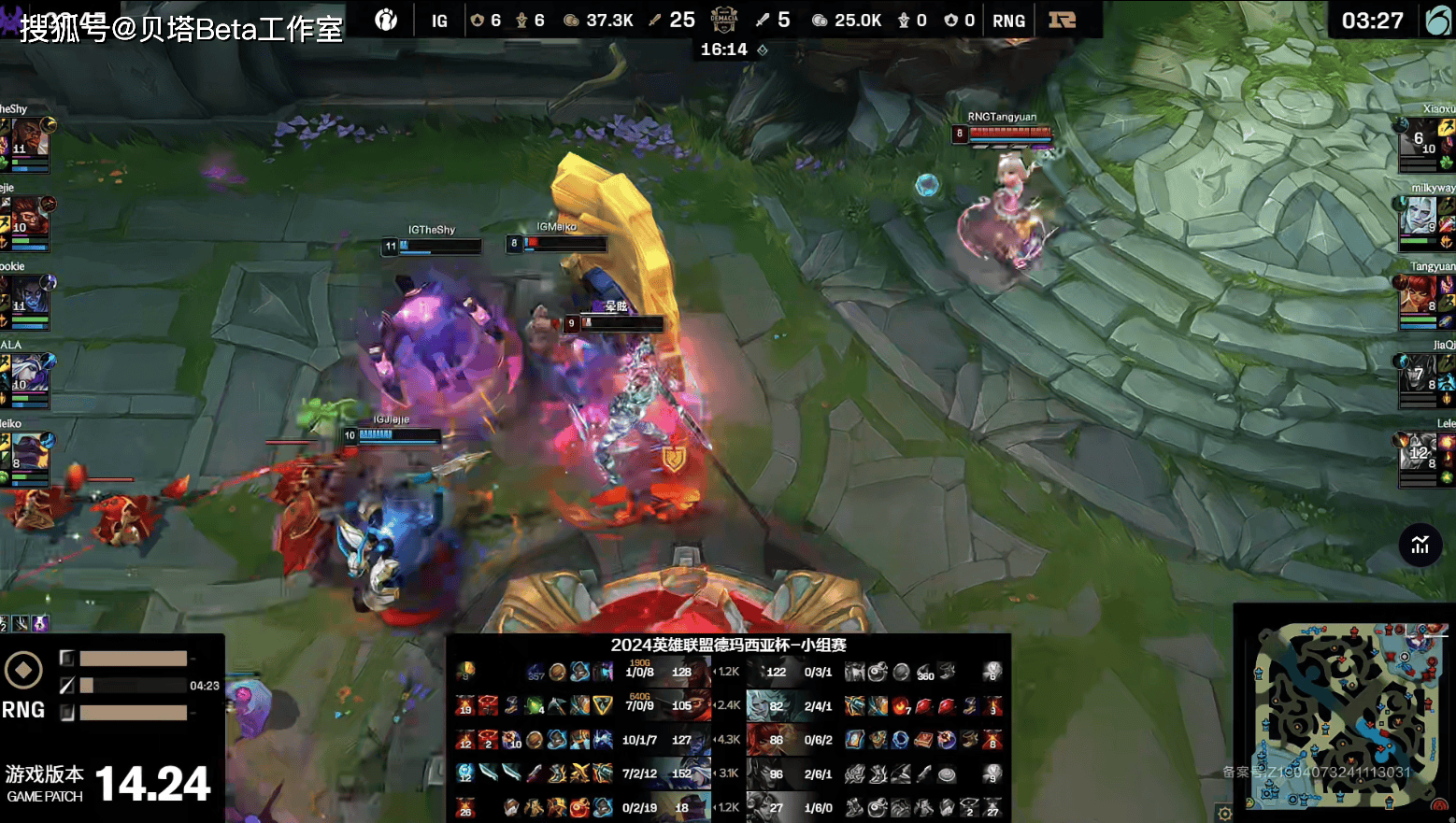Click the Sohu Beta studio watermark

tap(181, 28)
